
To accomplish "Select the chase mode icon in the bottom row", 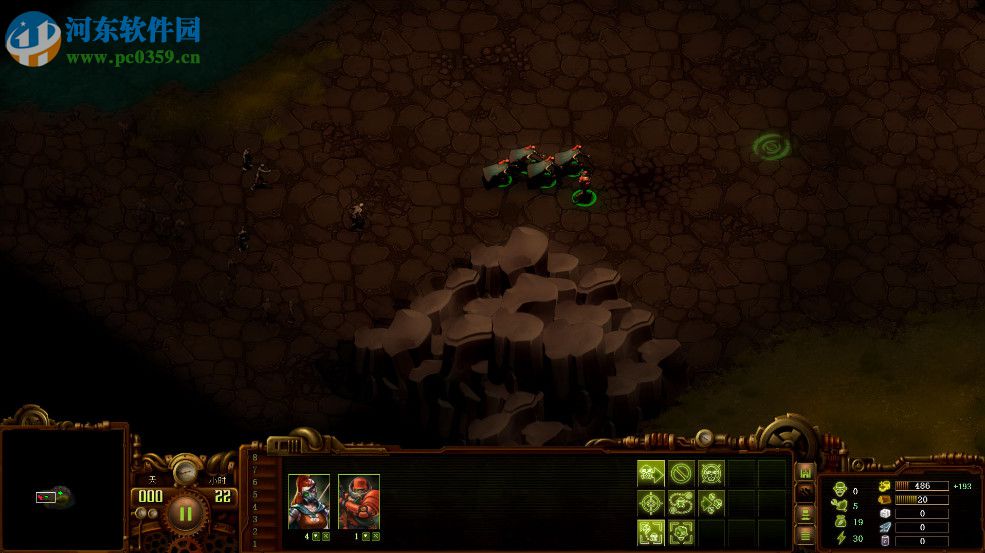I will tap(650, 532).
